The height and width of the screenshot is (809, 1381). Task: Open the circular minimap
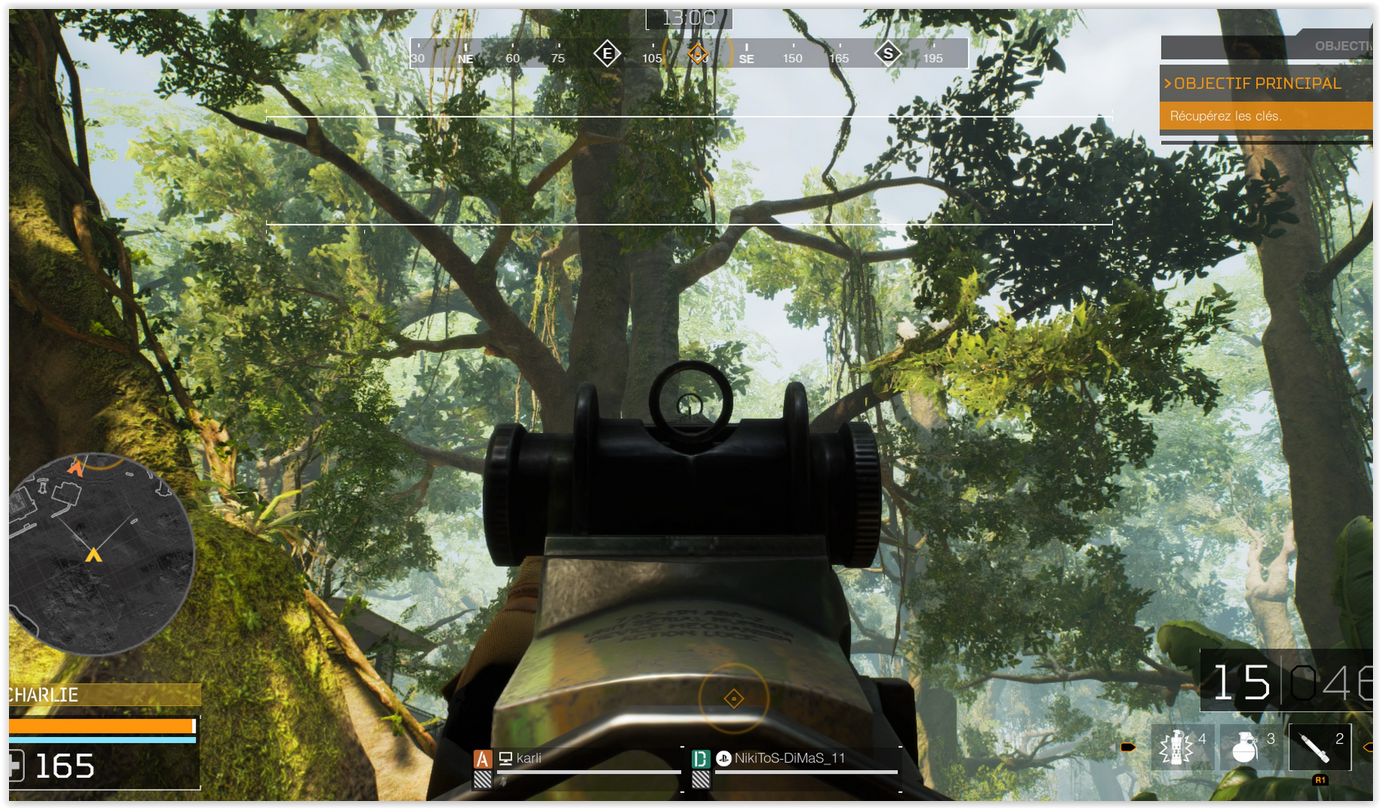point(101,553)
